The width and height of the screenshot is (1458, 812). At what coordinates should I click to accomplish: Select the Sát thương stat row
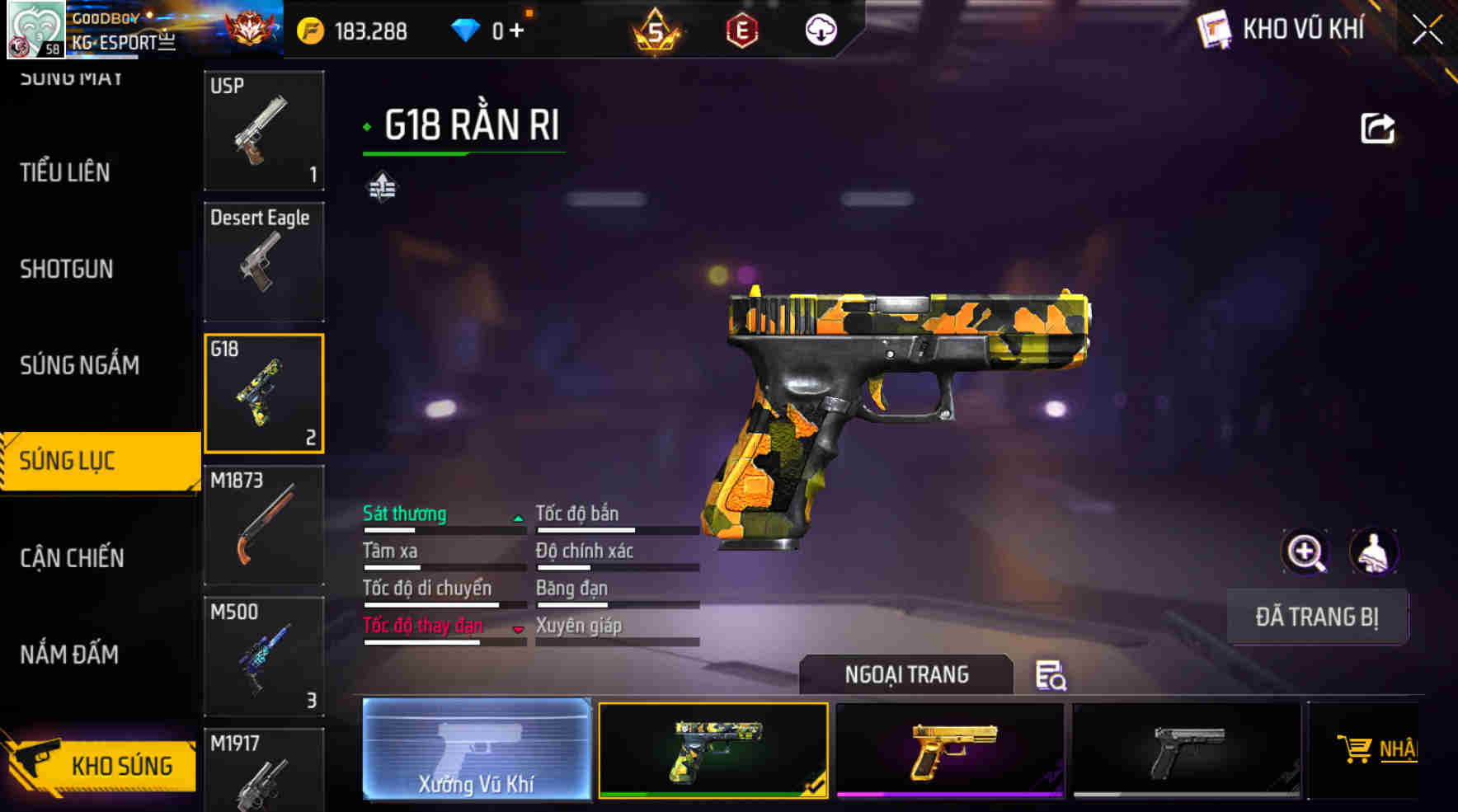click(x=404, y=514)
